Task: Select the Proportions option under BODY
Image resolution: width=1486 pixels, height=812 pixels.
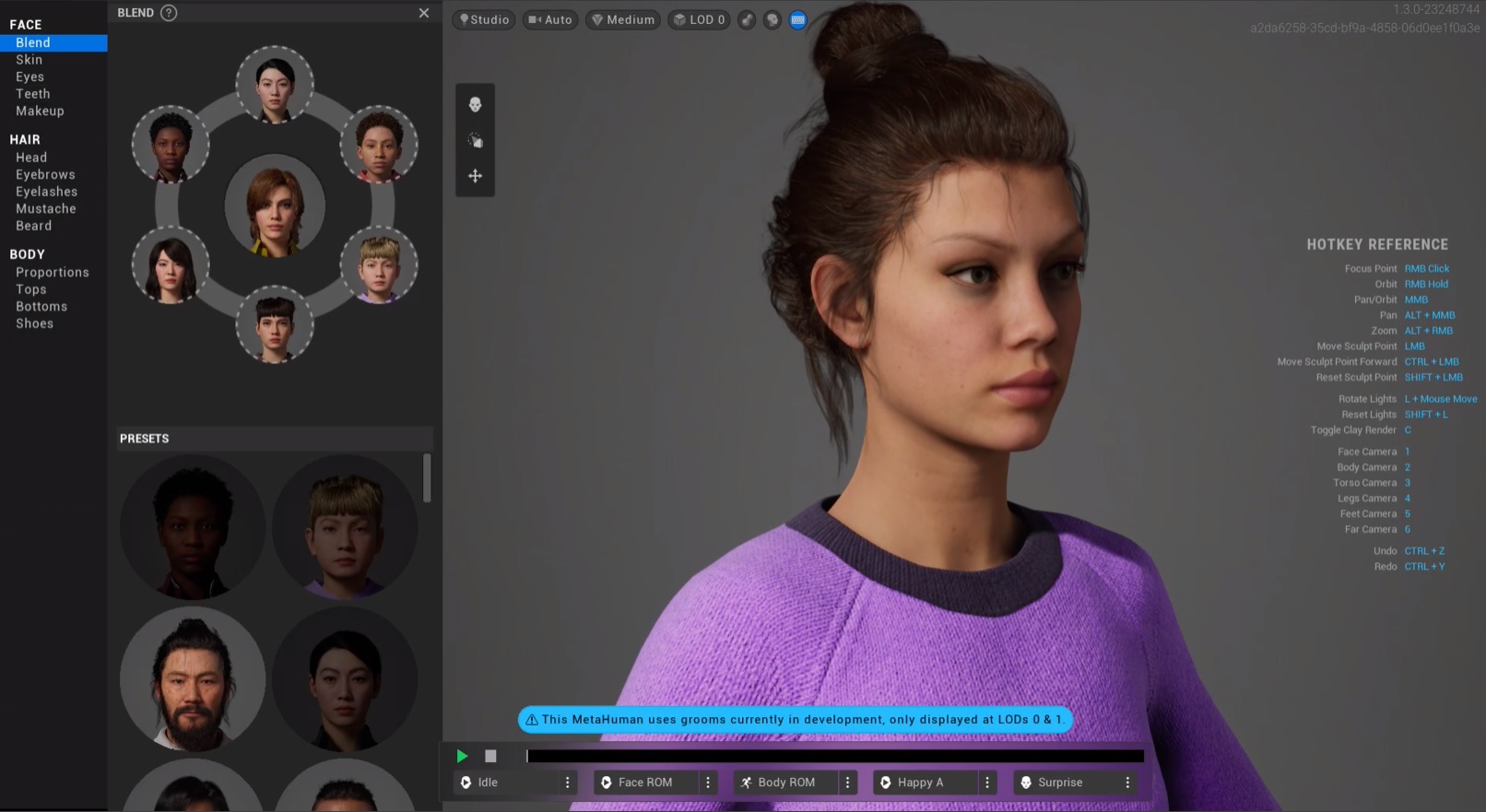Action: tap(53, 272)
